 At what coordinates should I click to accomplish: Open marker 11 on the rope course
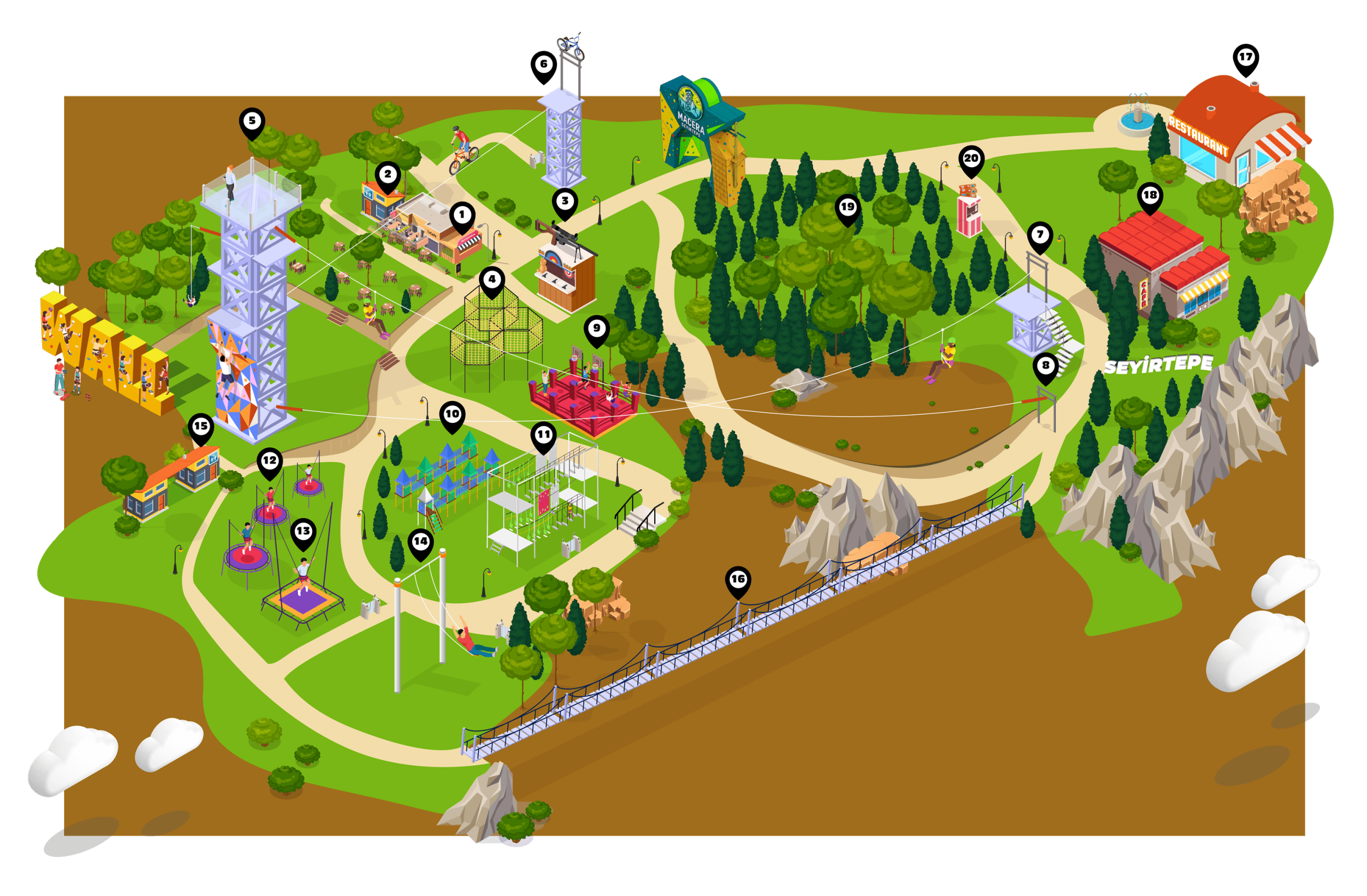(544, 435)
